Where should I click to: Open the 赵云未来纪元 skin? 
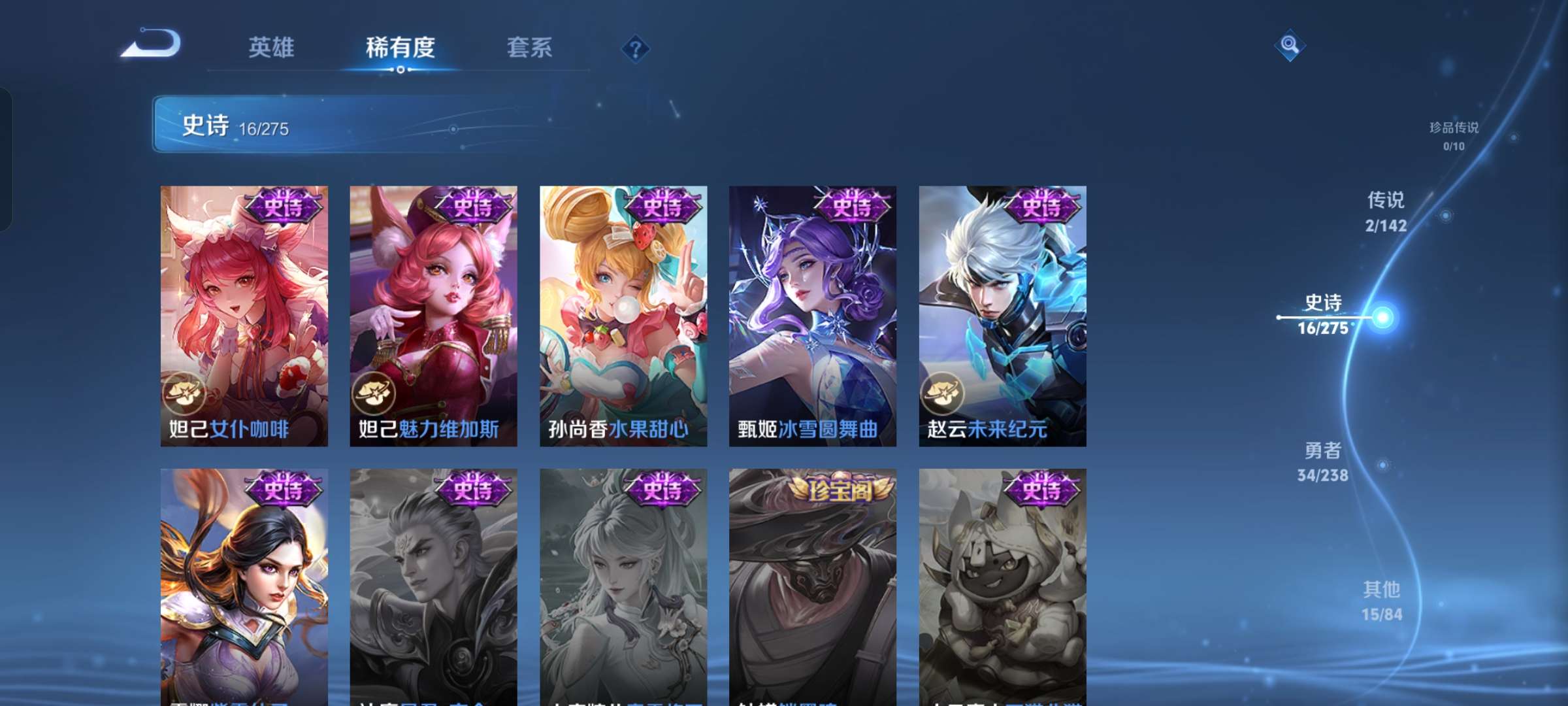click(1002, 307)
